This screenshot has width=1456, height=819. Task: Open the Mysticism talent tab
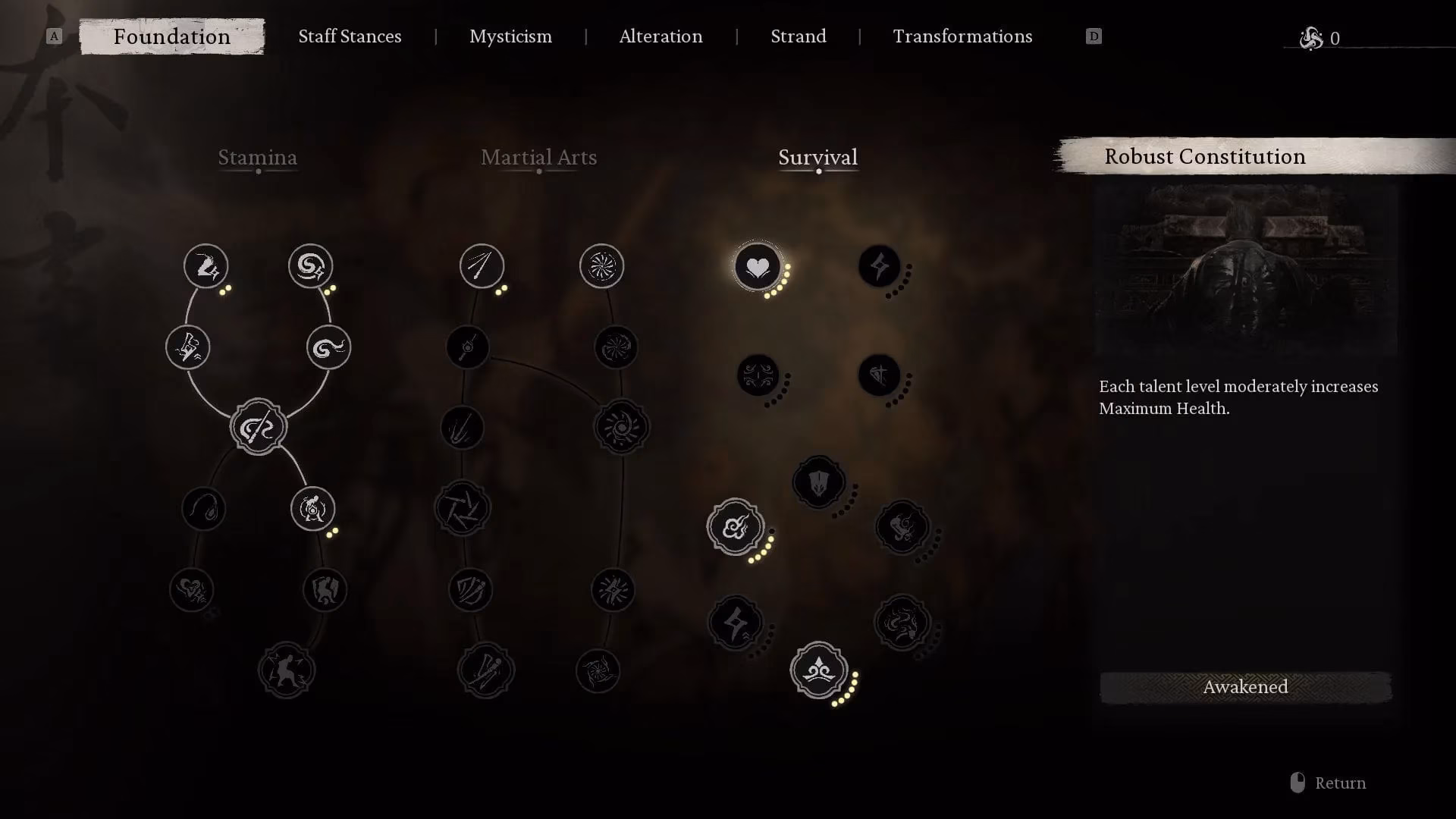[x=510, y=36]
